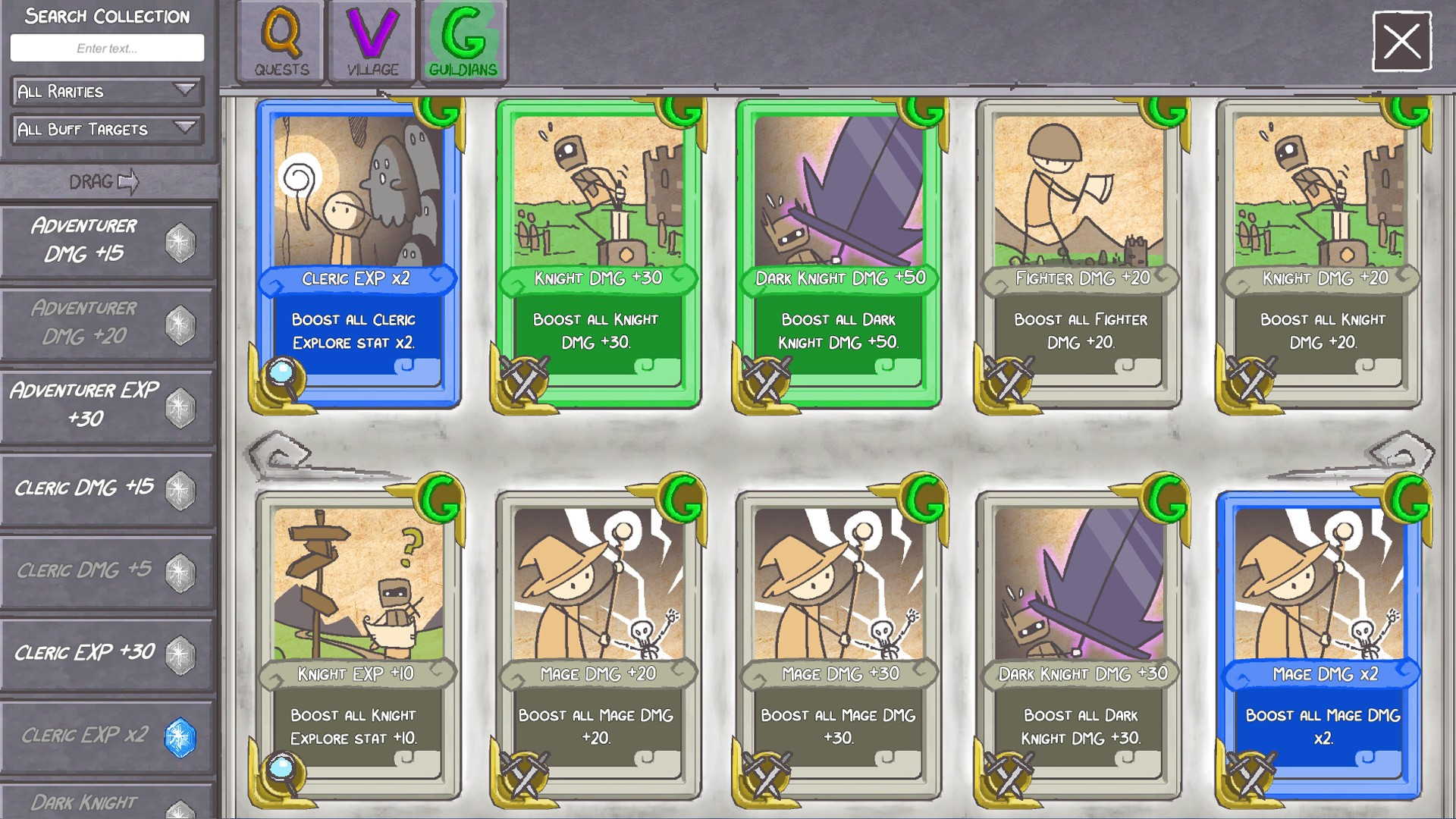Choose the Knight DMG +30 card

point(598,253)
